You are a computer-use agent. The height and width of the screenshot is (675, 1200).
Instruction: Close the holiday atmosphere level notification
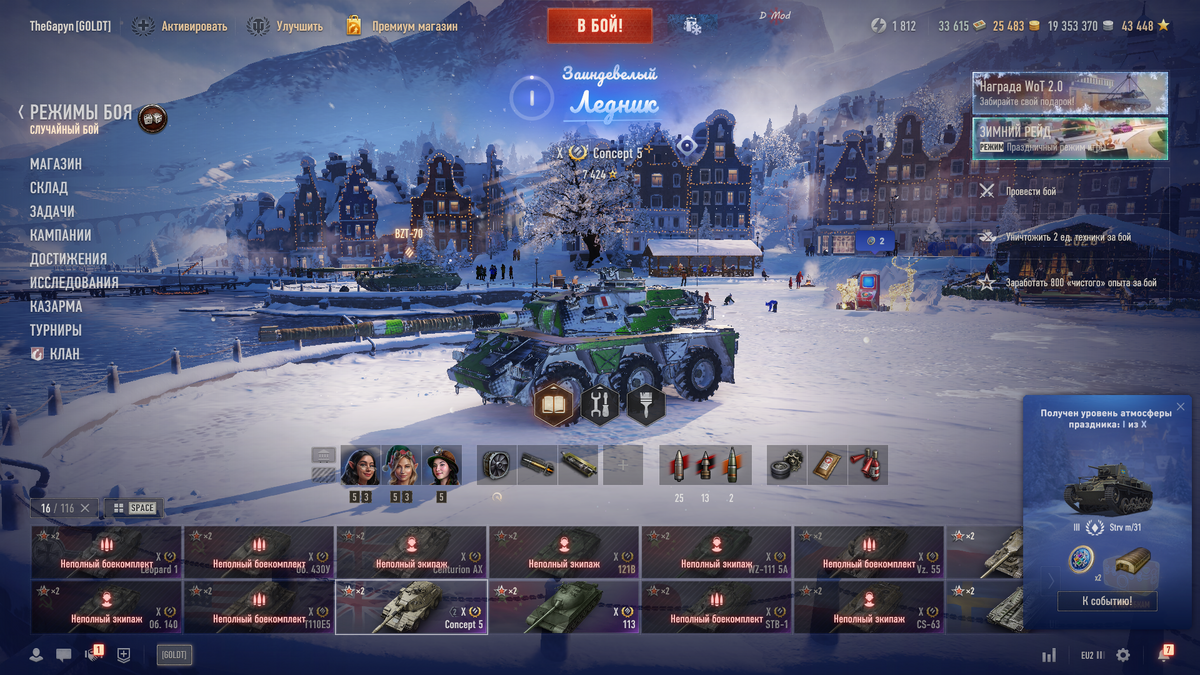pyautogui.click(x=1180, y=407)
